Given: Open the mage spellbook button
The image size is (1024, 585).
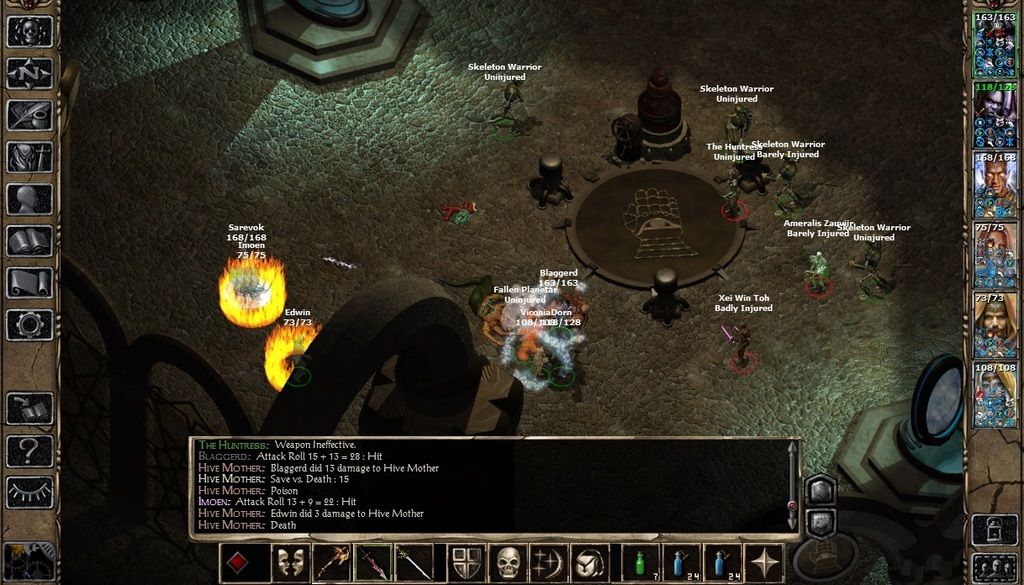Looking at the screenshot, I should point(30,241).
